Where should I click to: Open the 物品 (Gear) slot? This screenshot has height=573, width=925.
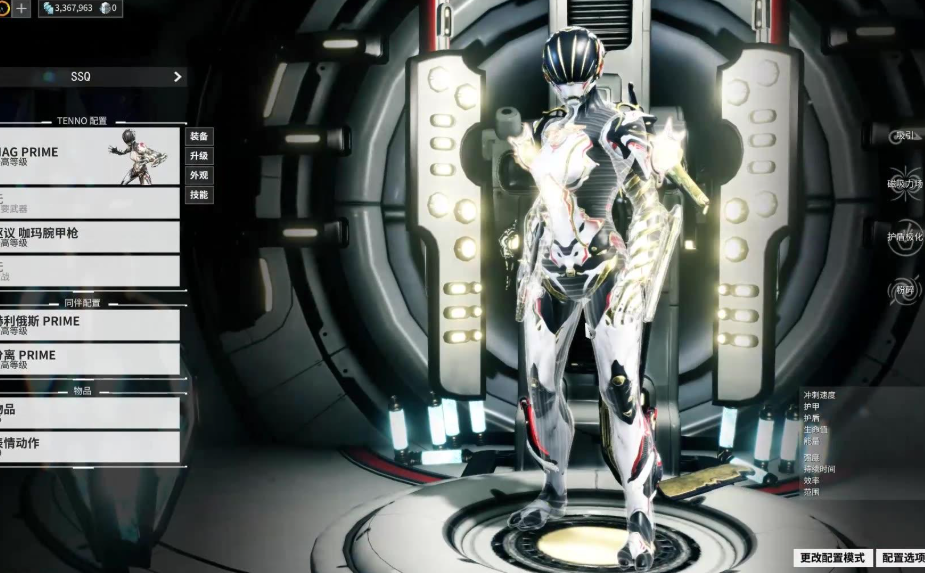90,412
